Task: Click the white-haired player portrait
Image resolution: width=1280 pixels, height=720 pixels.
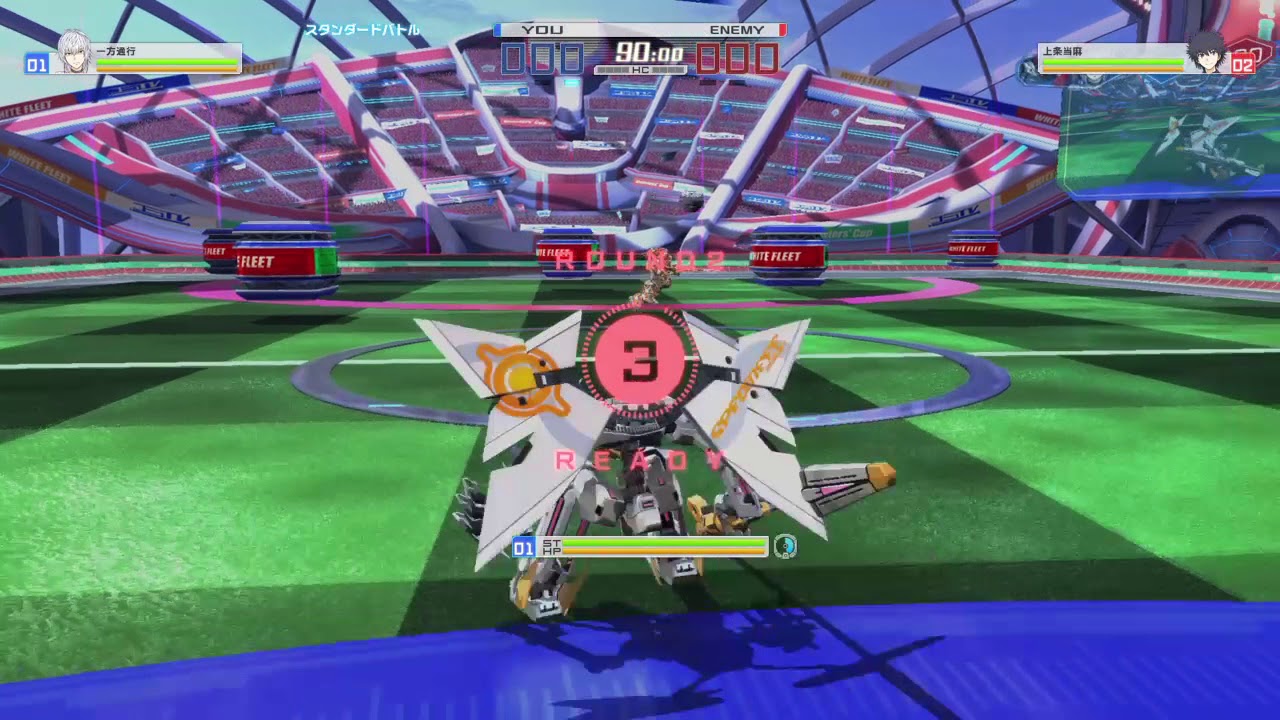Action: click(72, 52)
